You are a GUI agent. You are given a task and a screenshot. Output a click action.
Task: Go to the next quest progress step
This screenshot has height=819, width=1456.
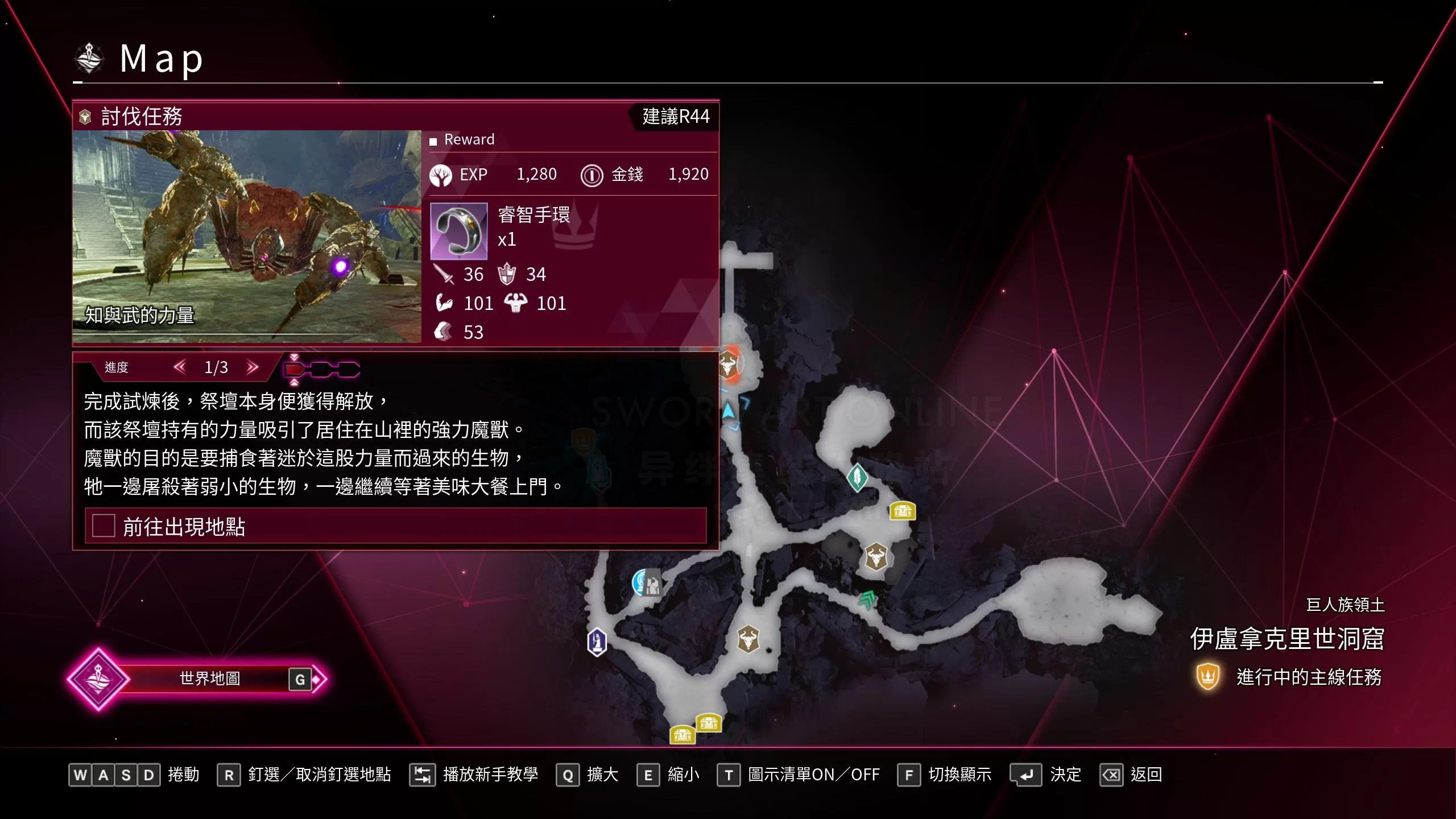coord(253,367)
